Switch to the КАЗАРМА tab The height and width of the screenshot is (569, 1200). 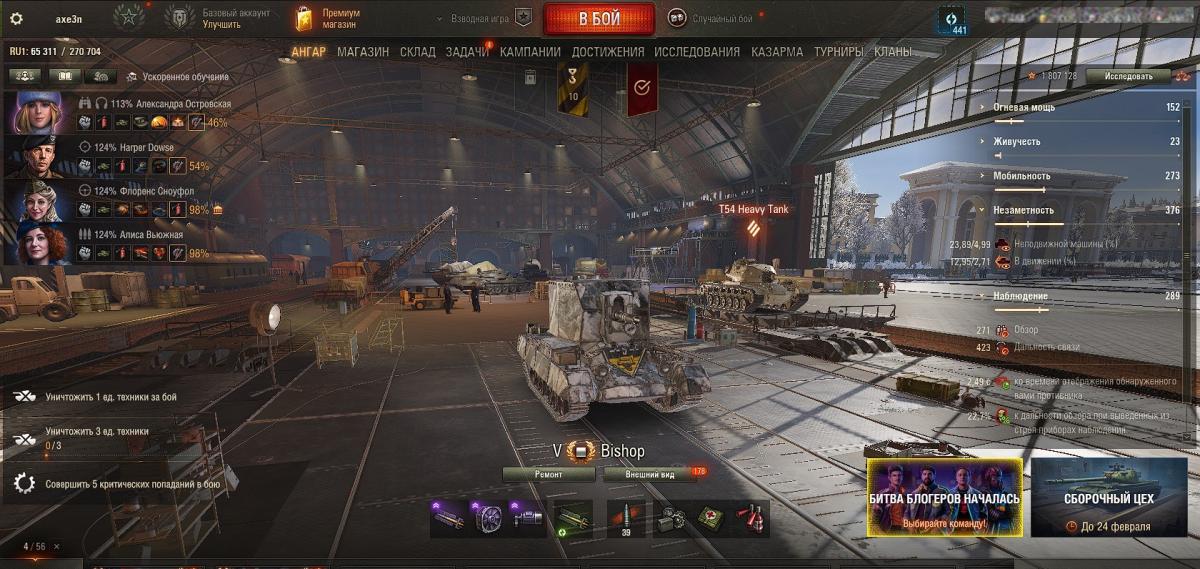(x=777, y=52)
